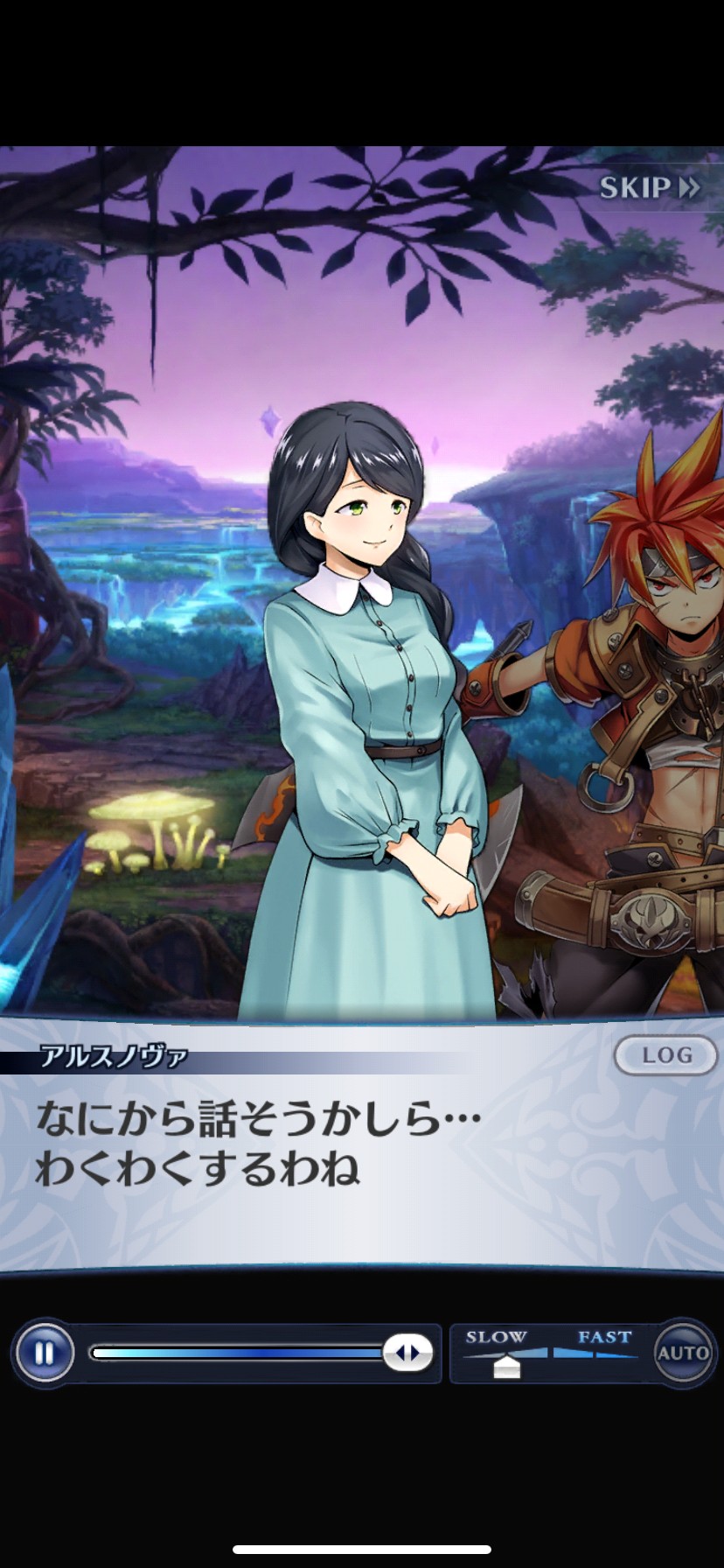
Task: Toggle AUTO dialogue advance
Action: point(683,1353)
